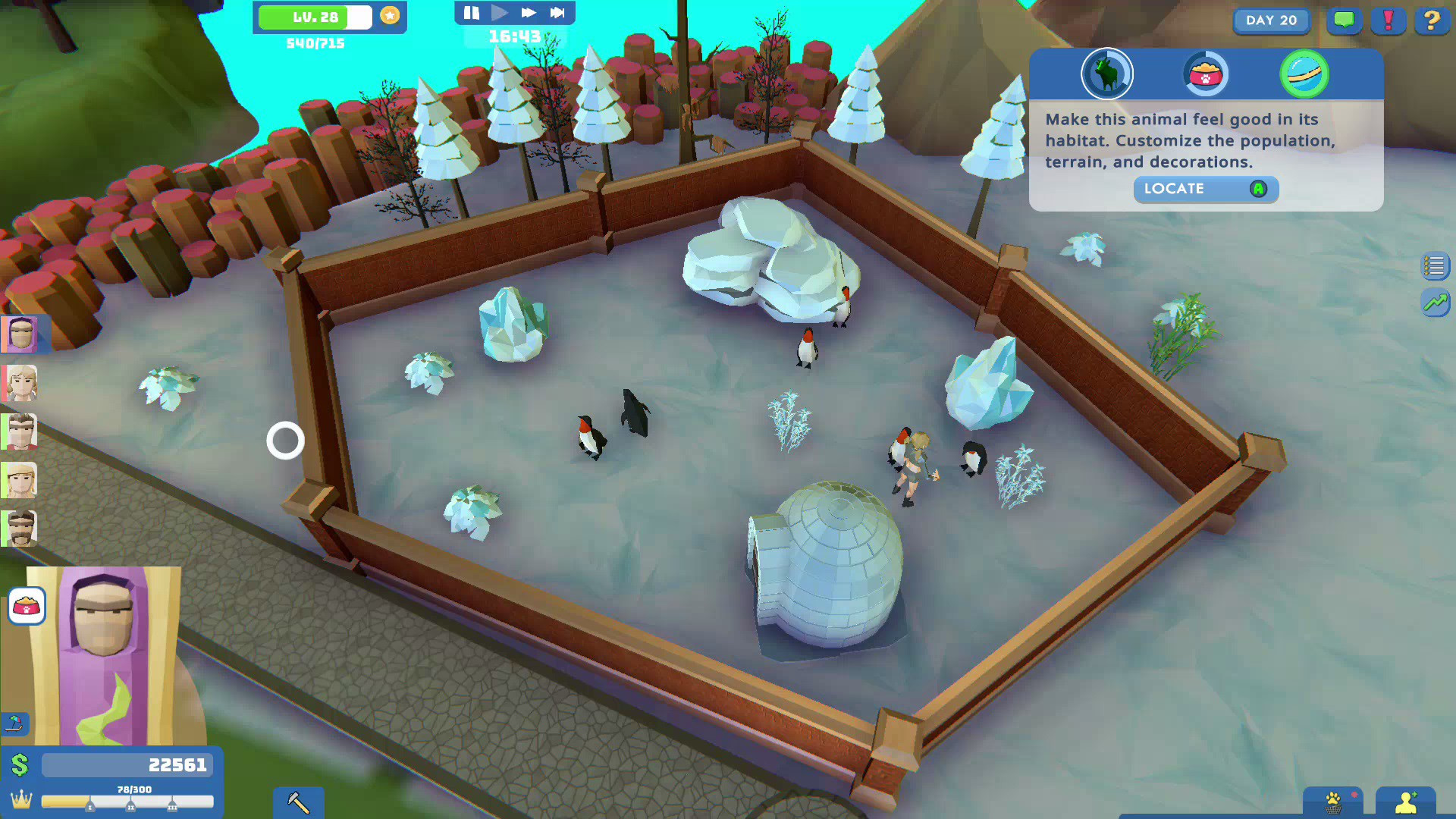Select the bearded staff member portrait
The width and height of the screenshot is (1456, 819).
pyautogui.click(x=20, y=529)
